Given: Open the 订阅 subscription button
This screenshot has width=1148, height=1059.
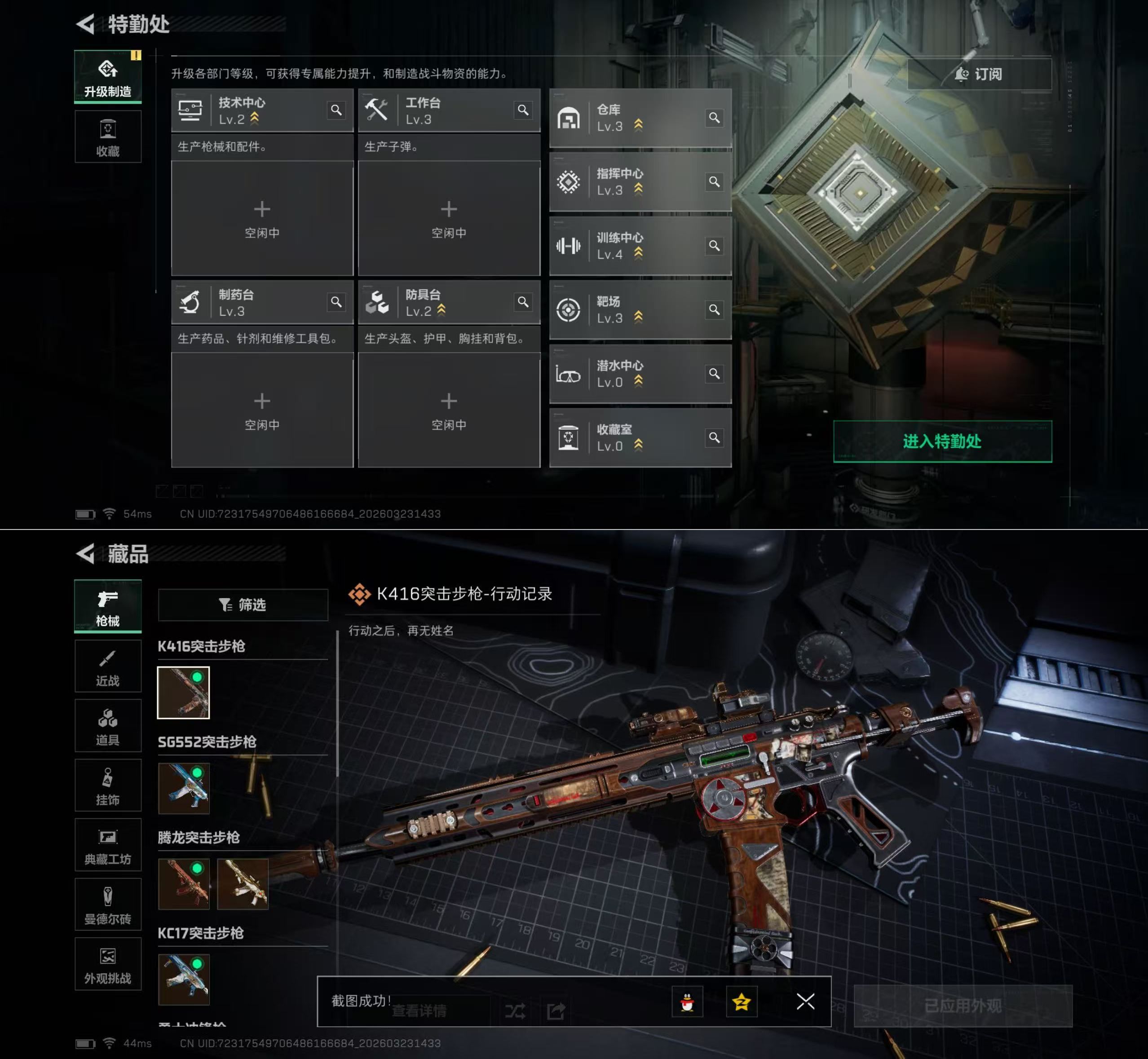Looking at the screenshot, I should [979, 74].
